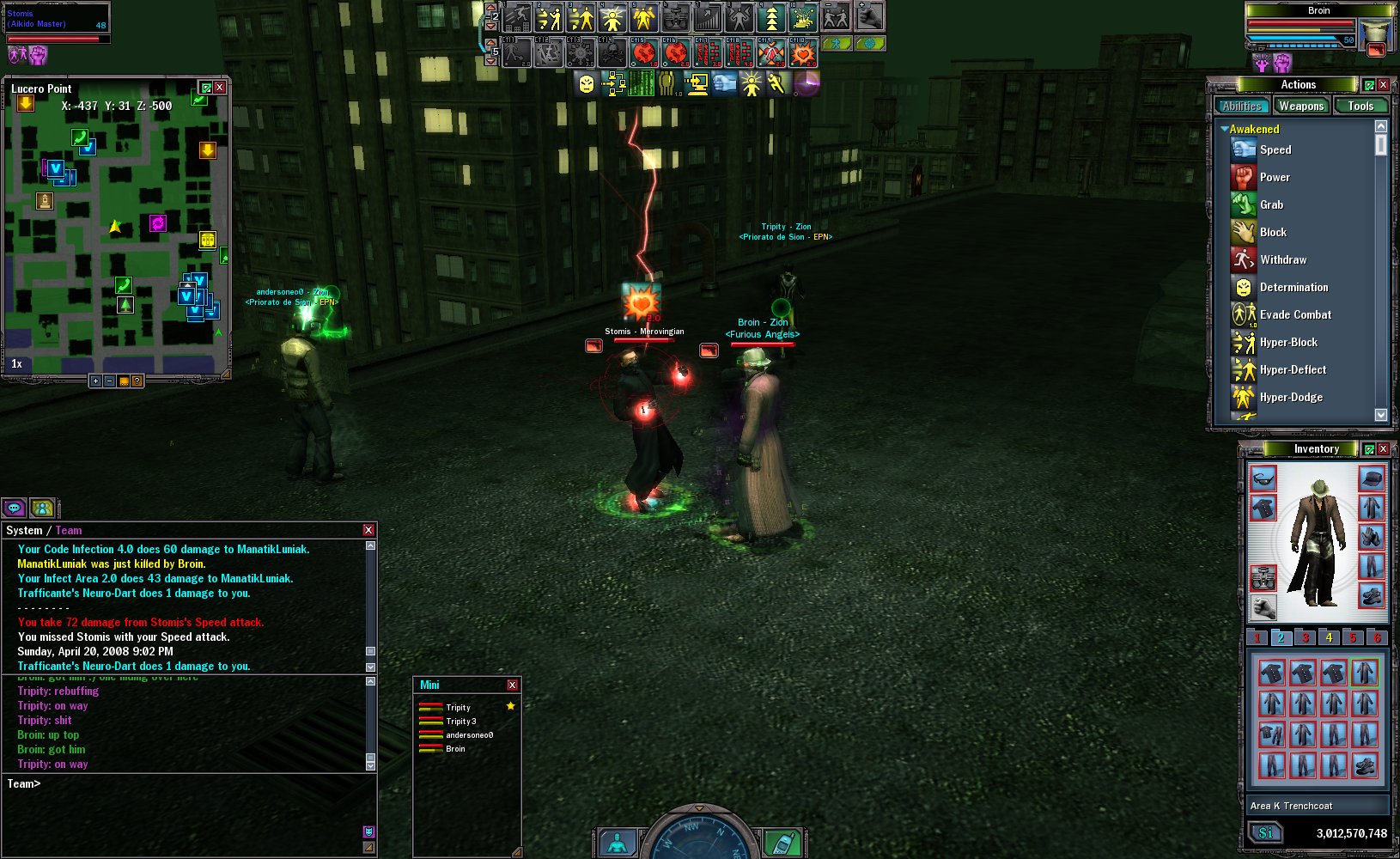Choose the Grab ability
This screenshot has width=1400, height=859.
click(x=1271, y=204)
